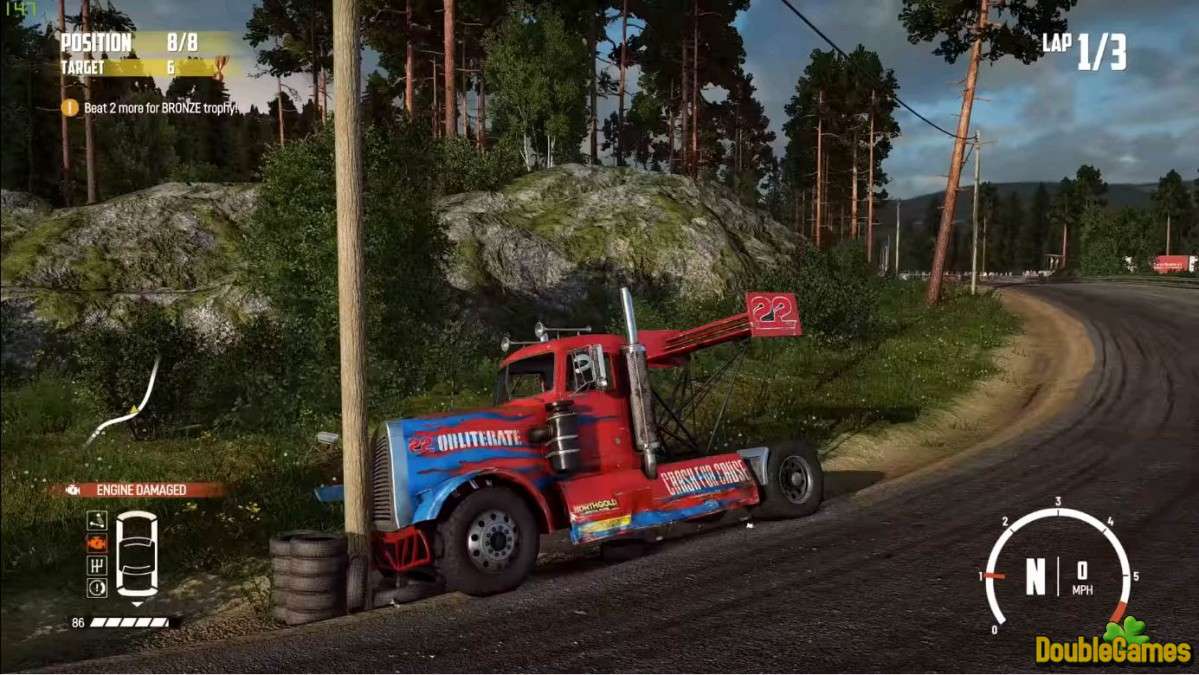1199x675 pixels.
Task: Click the orange engine damage icon
Action: (97, 542)
